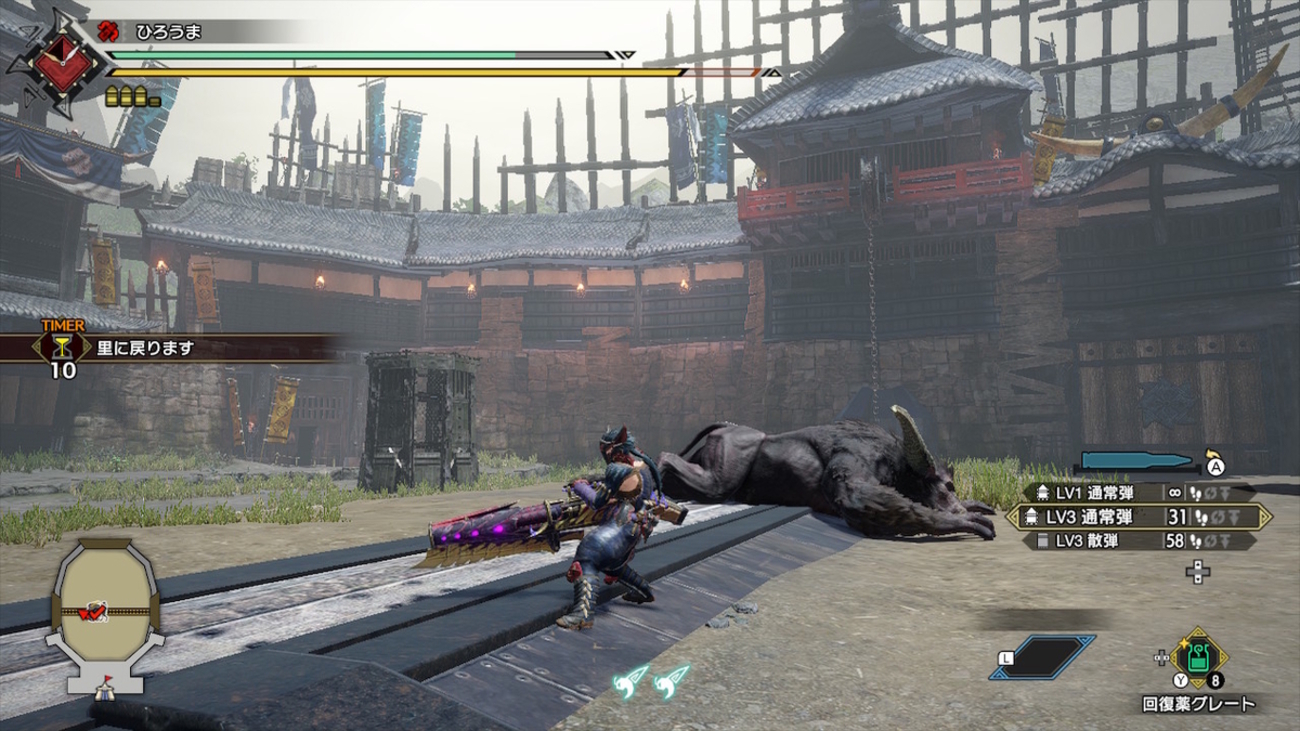Click the wirebug charge icons
The height and width of the screenshot is (731, 1300).
point(652,680)
